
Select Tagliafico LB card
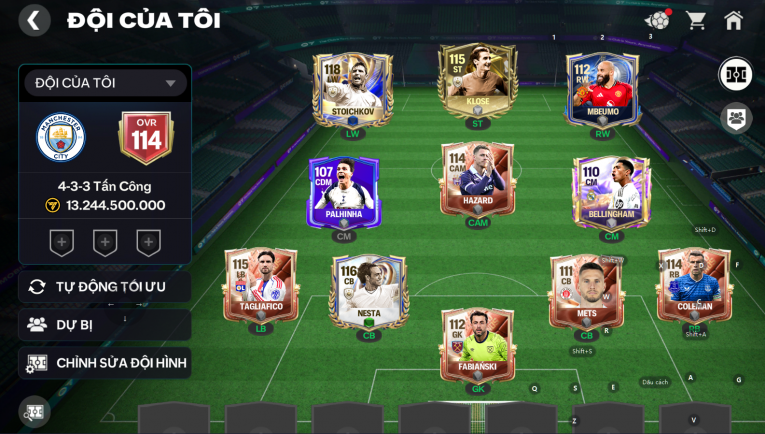pyautogui.click(x=261, y=285)
